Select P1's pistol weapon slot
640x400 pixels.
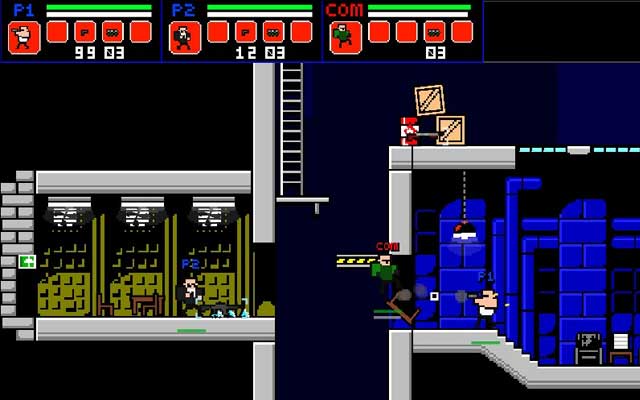click(x=85, y=31)
